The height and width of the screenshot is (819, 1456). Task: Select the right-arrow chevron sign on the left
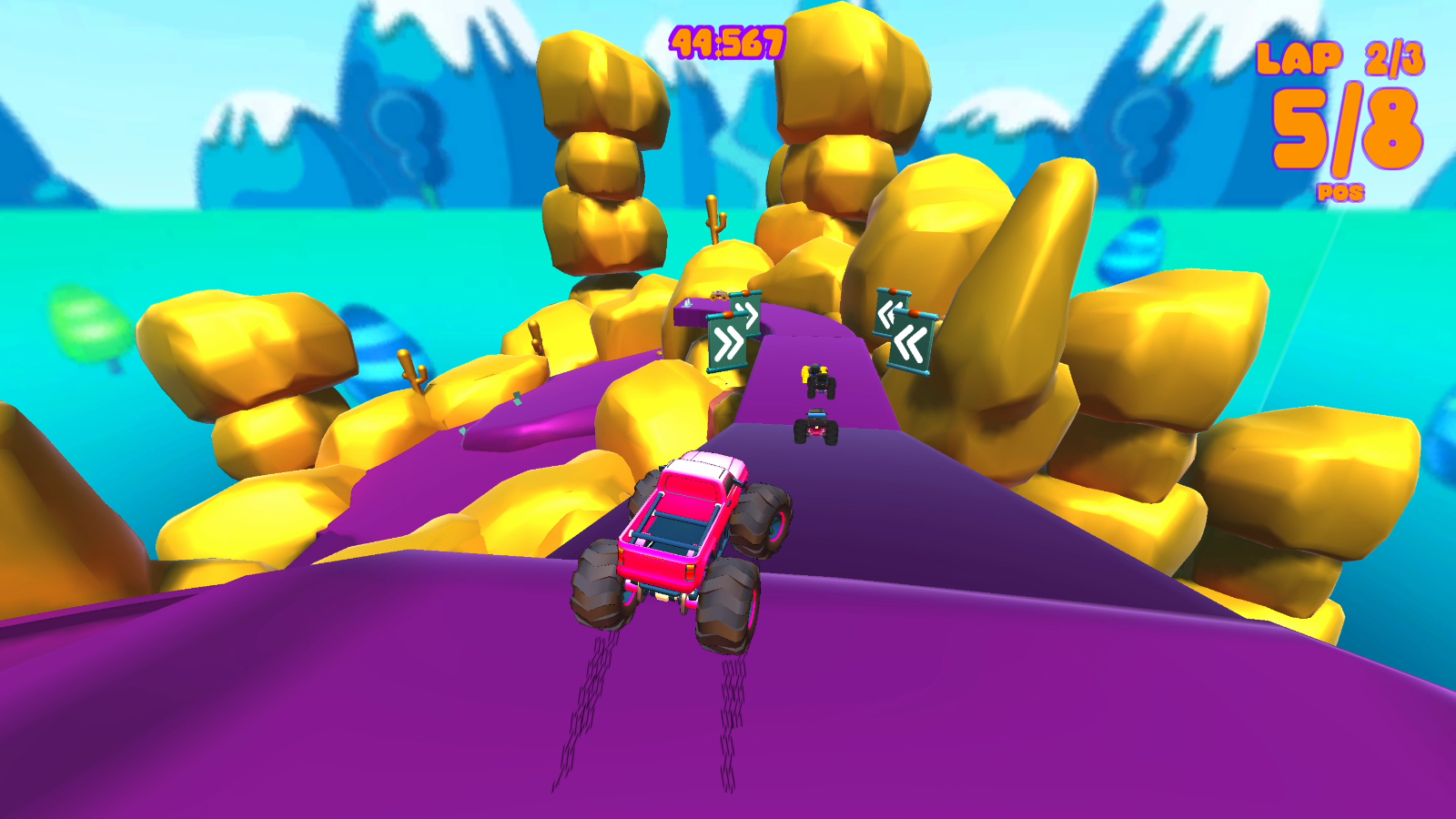point(727,341)
